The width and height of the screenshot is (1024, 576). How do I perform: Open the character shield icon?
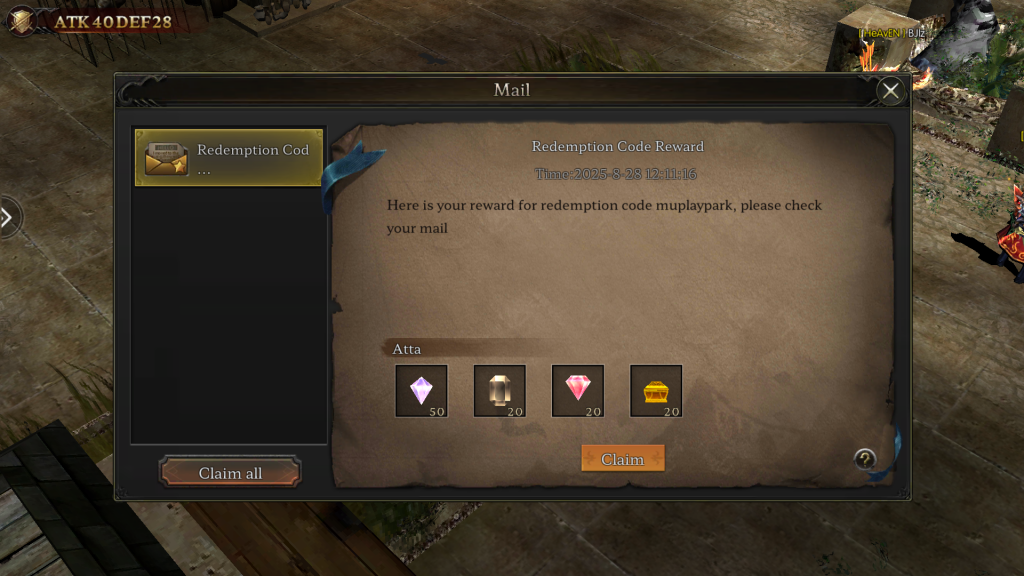click(20, 20)
